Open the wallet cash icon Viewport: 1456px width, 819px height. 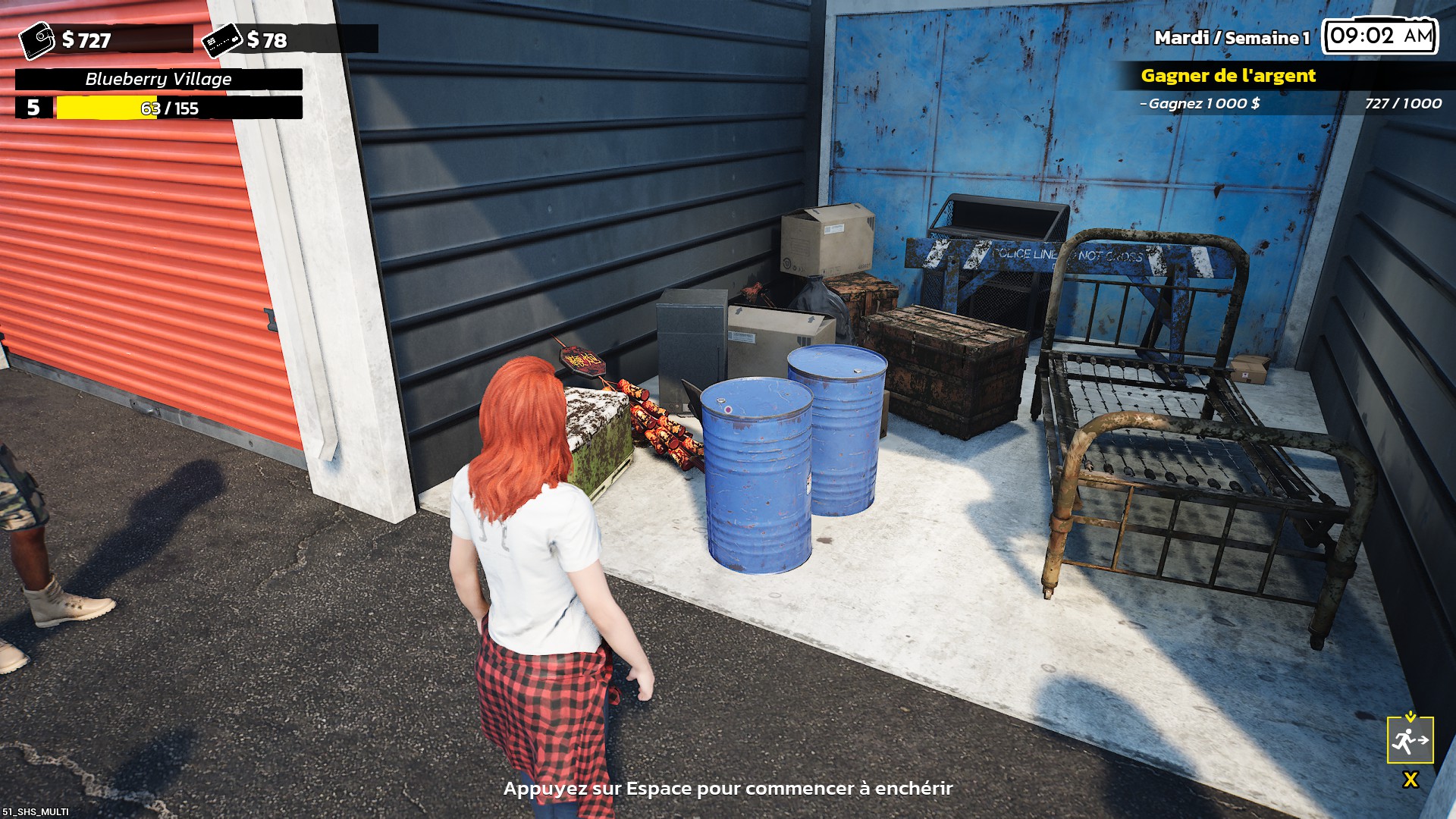(36, 40)
